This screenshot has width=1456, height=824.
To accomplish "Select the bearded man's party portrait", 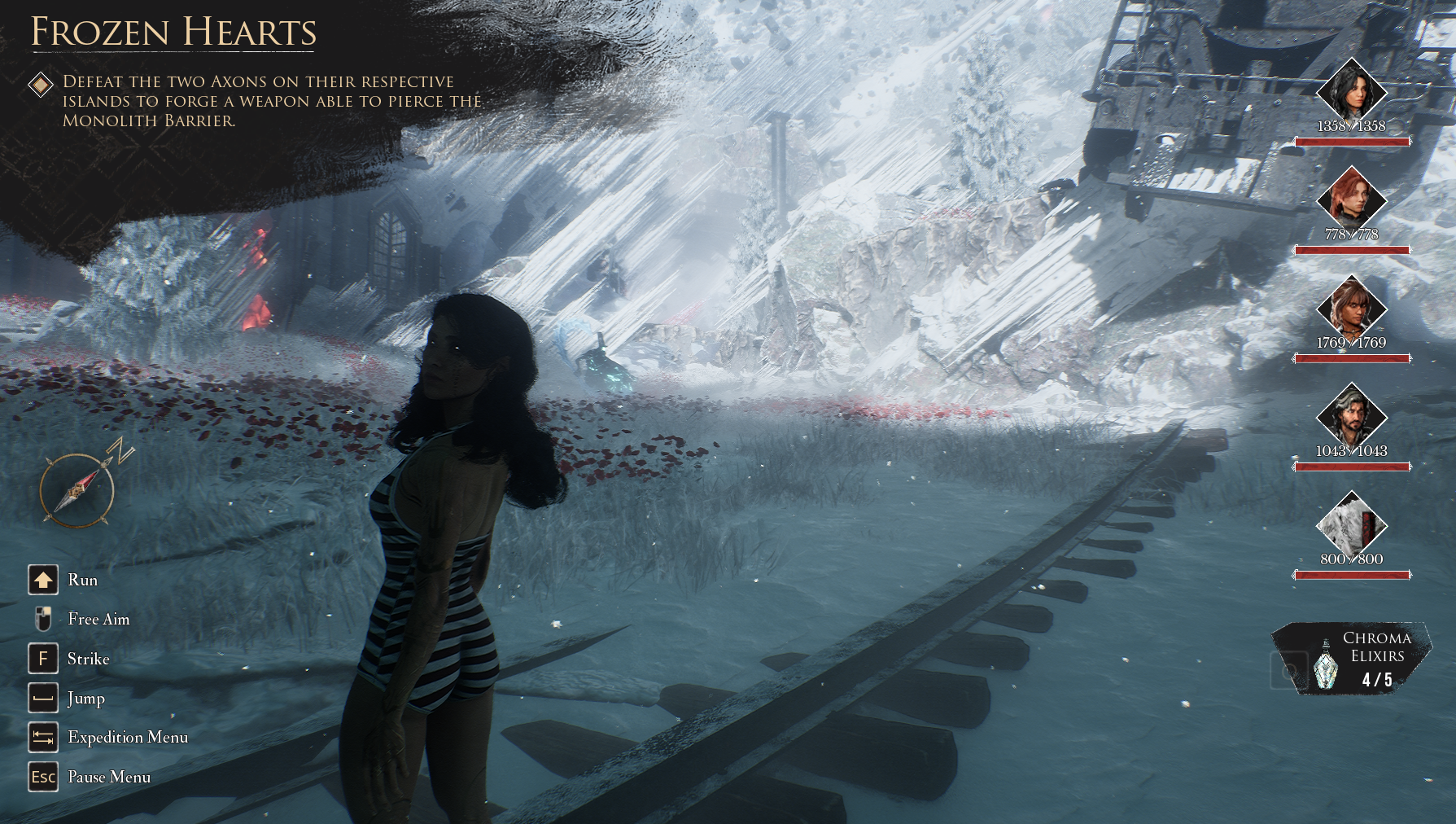I will pos(1351,416).
